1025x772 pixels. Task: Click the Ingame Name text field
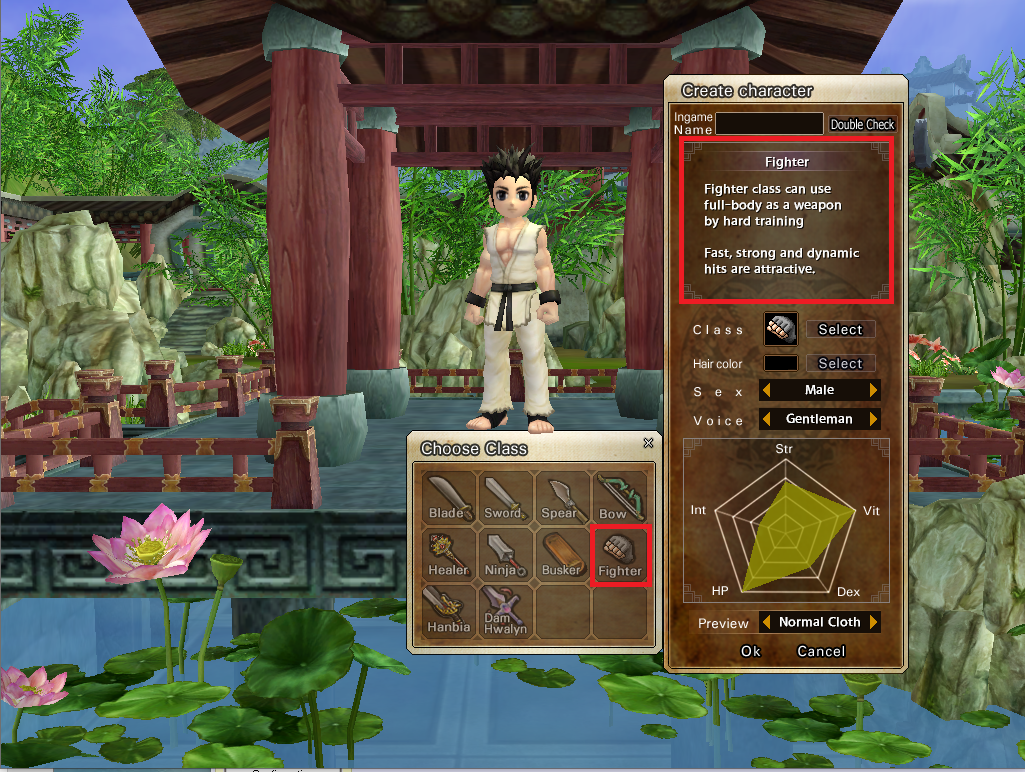pos(769,124)
